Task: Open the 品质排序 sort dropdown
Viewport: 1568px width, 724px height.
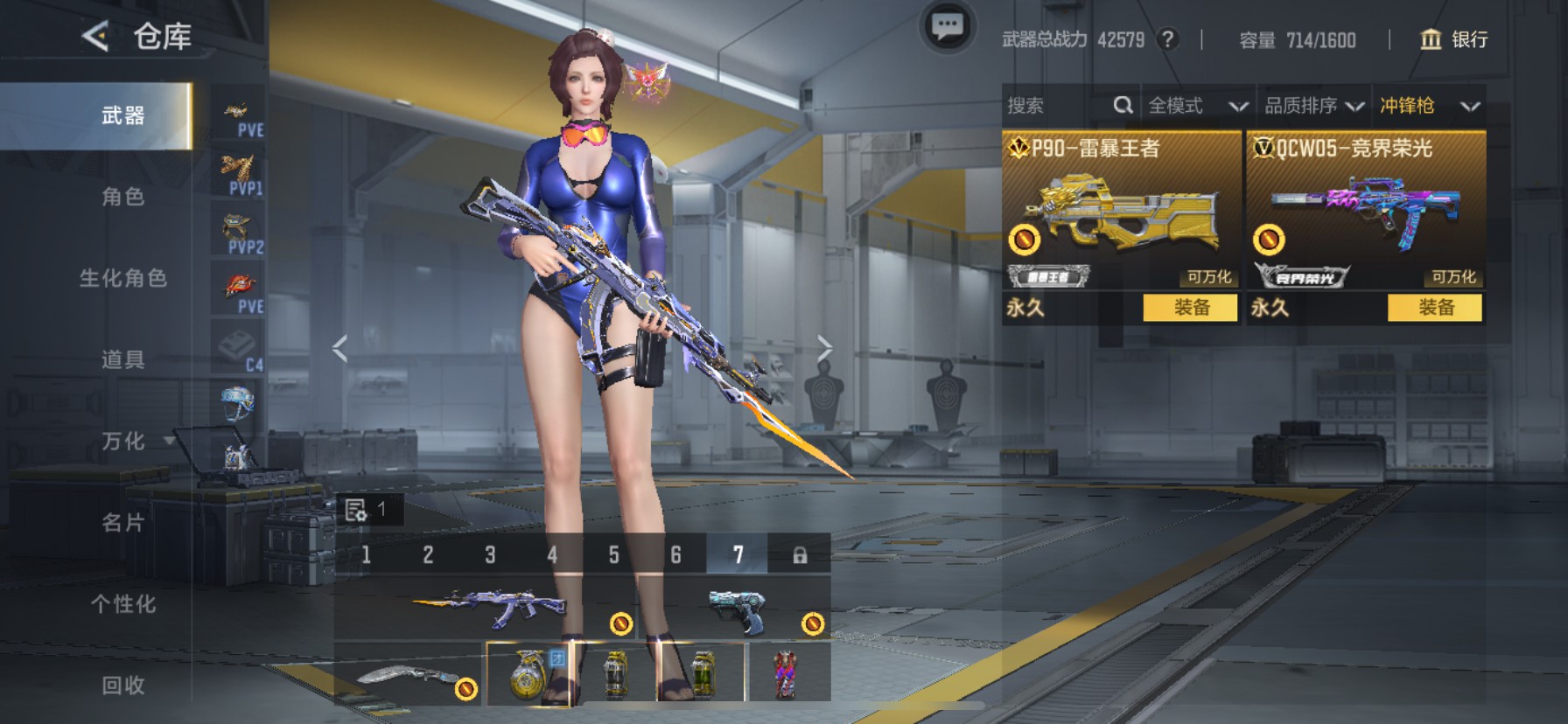Action: (x=1313, y=106)
